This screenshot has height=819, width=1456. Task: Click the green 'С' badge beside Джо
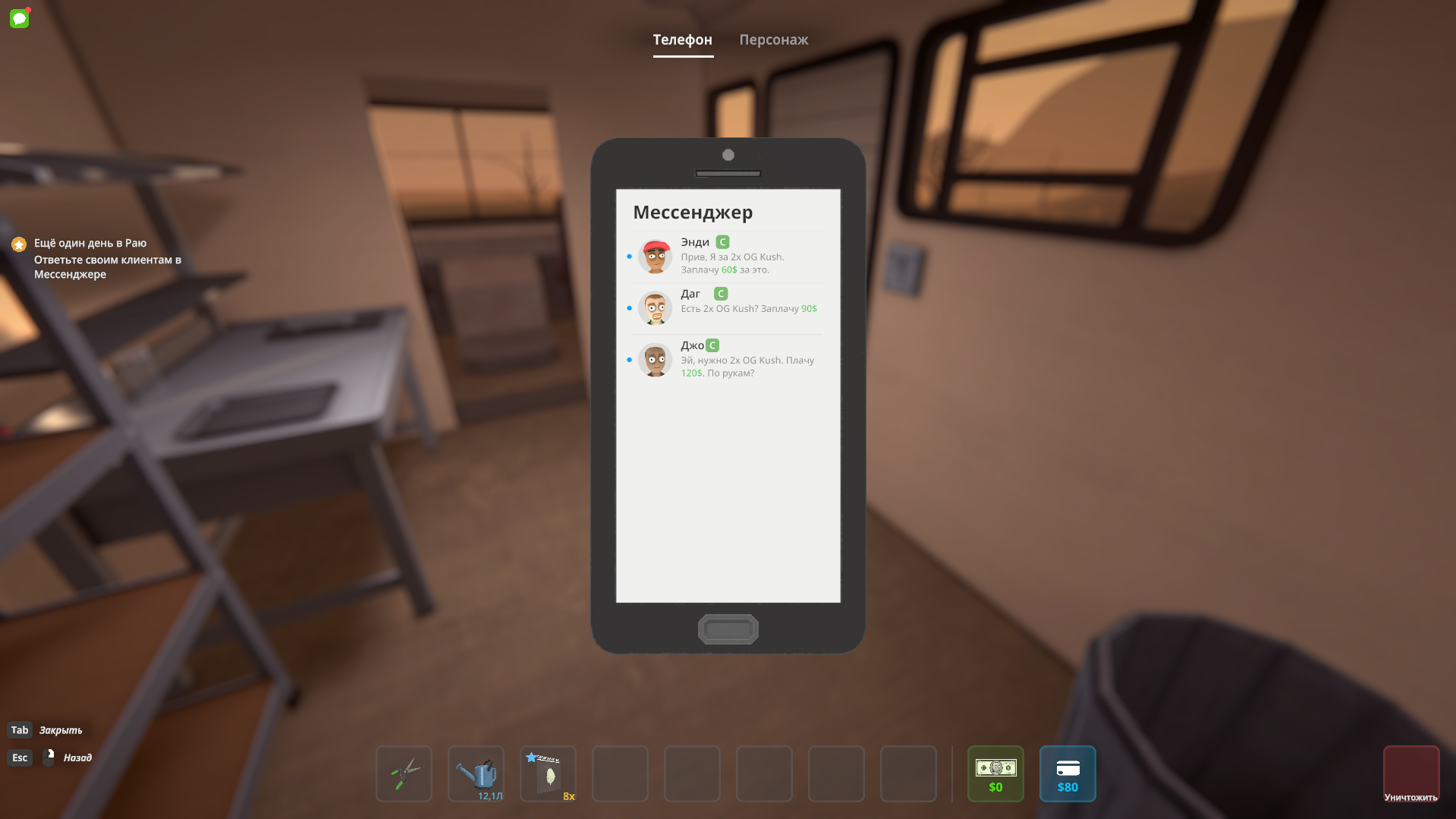[712, 345]
